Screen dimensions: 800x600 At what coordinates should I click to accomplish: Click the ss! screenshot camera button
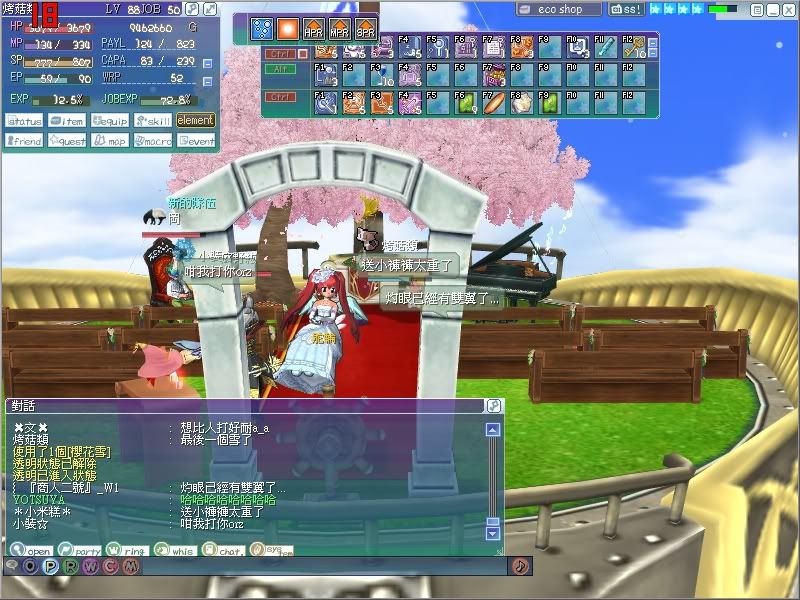tap(626, 9)
